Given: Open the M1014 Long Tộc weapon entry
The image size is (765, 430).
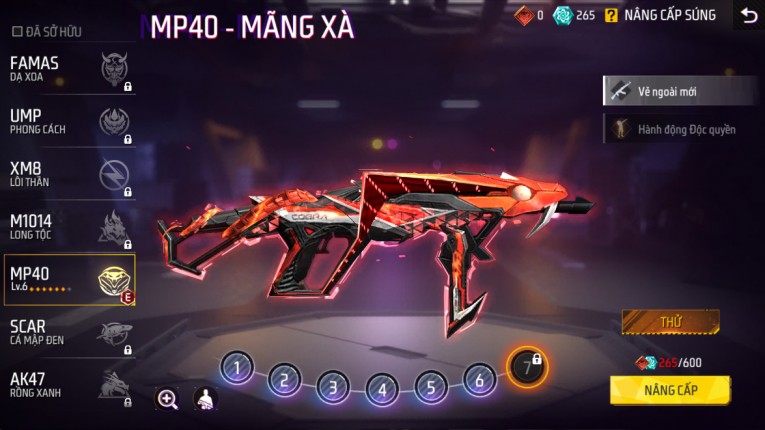Looking at the screenshot, I should click(68, 226).
